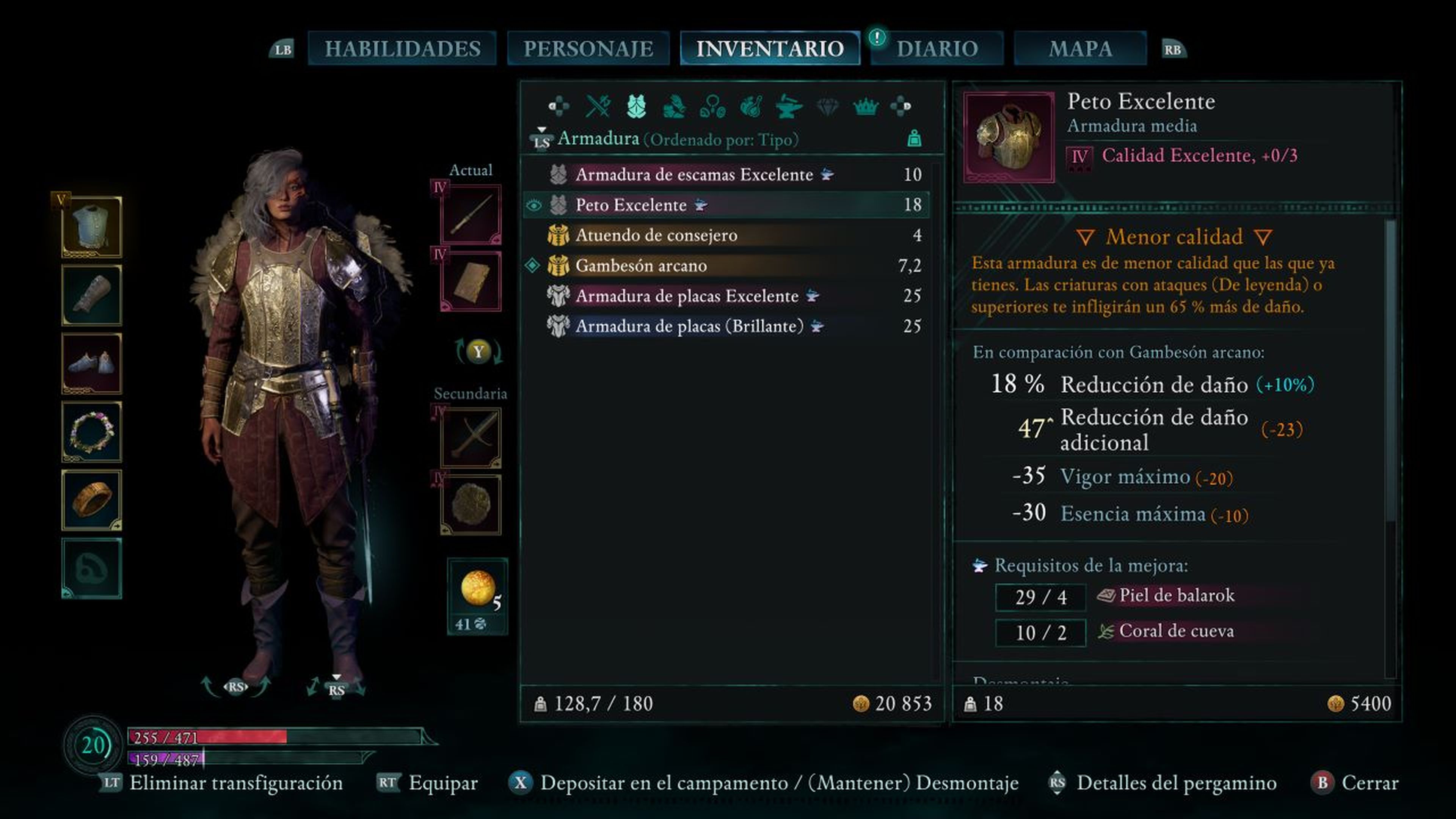The height and width of the screenshot is (819, 1456).
Task: Select the grimoire book weapon slot
Action: pos(471,281)
